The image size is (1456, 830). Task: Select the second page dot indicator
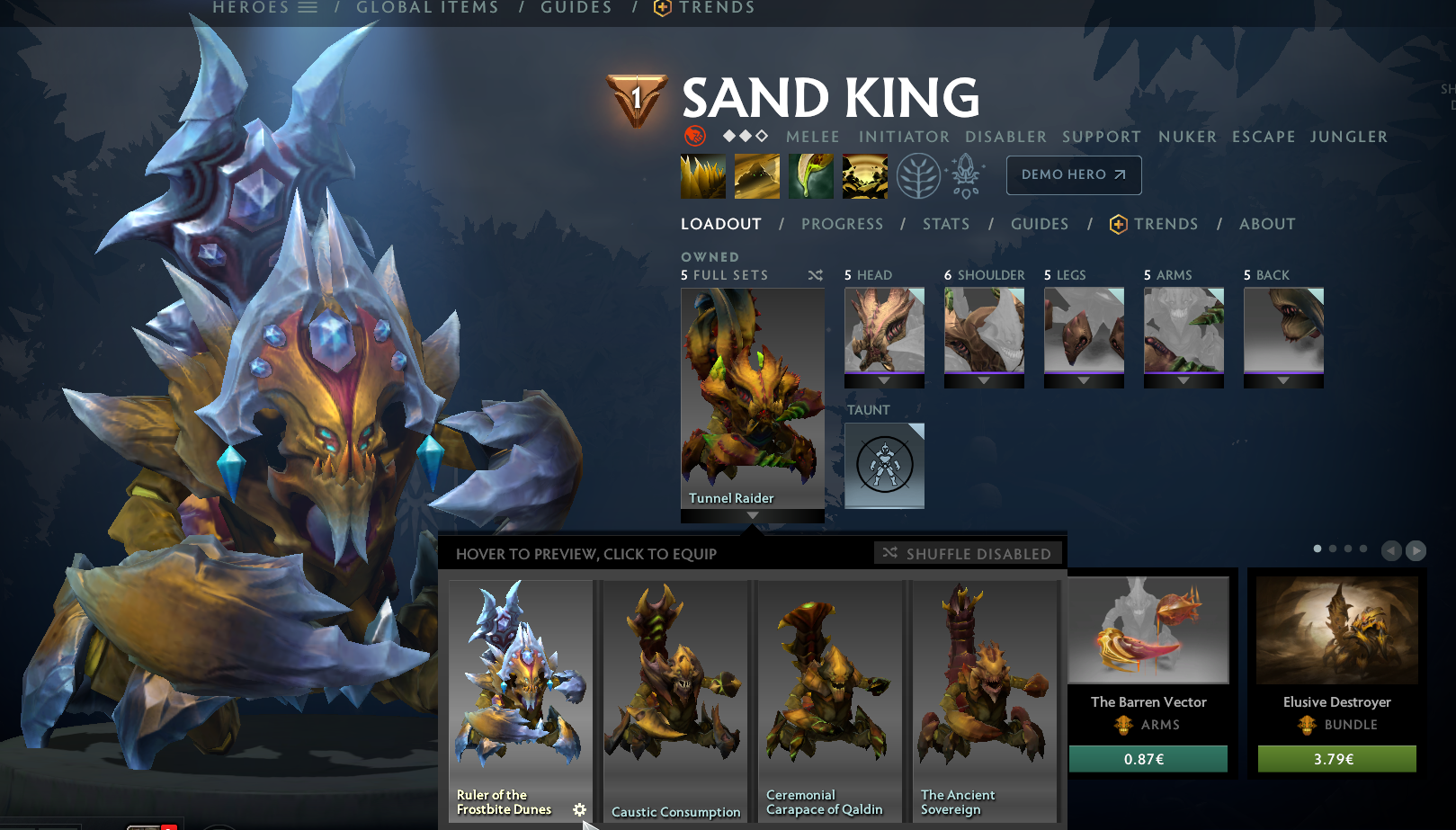[x=1332, y=547]
